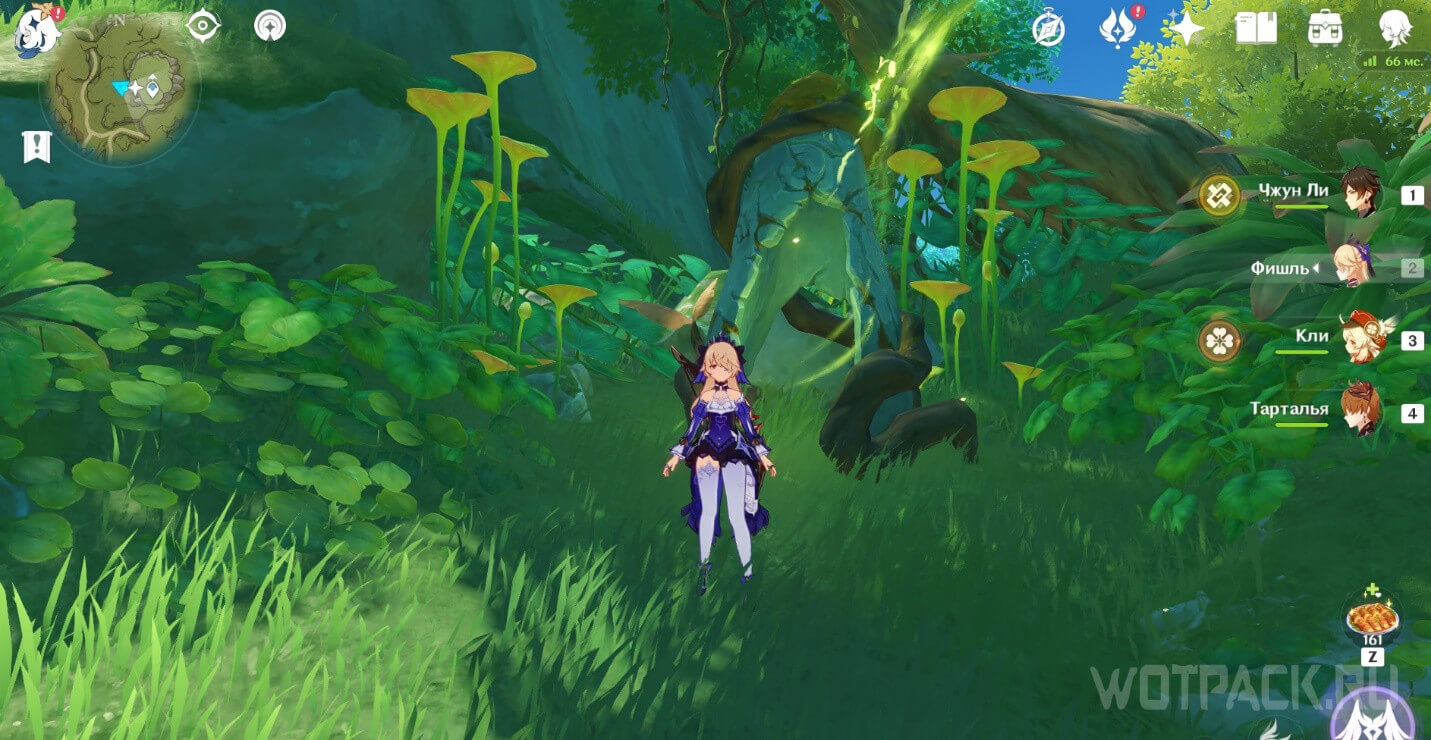Click the eye-shaped icon beside the minimap
The width and height of the screenshot is (1431, 740).
point(203,26)
